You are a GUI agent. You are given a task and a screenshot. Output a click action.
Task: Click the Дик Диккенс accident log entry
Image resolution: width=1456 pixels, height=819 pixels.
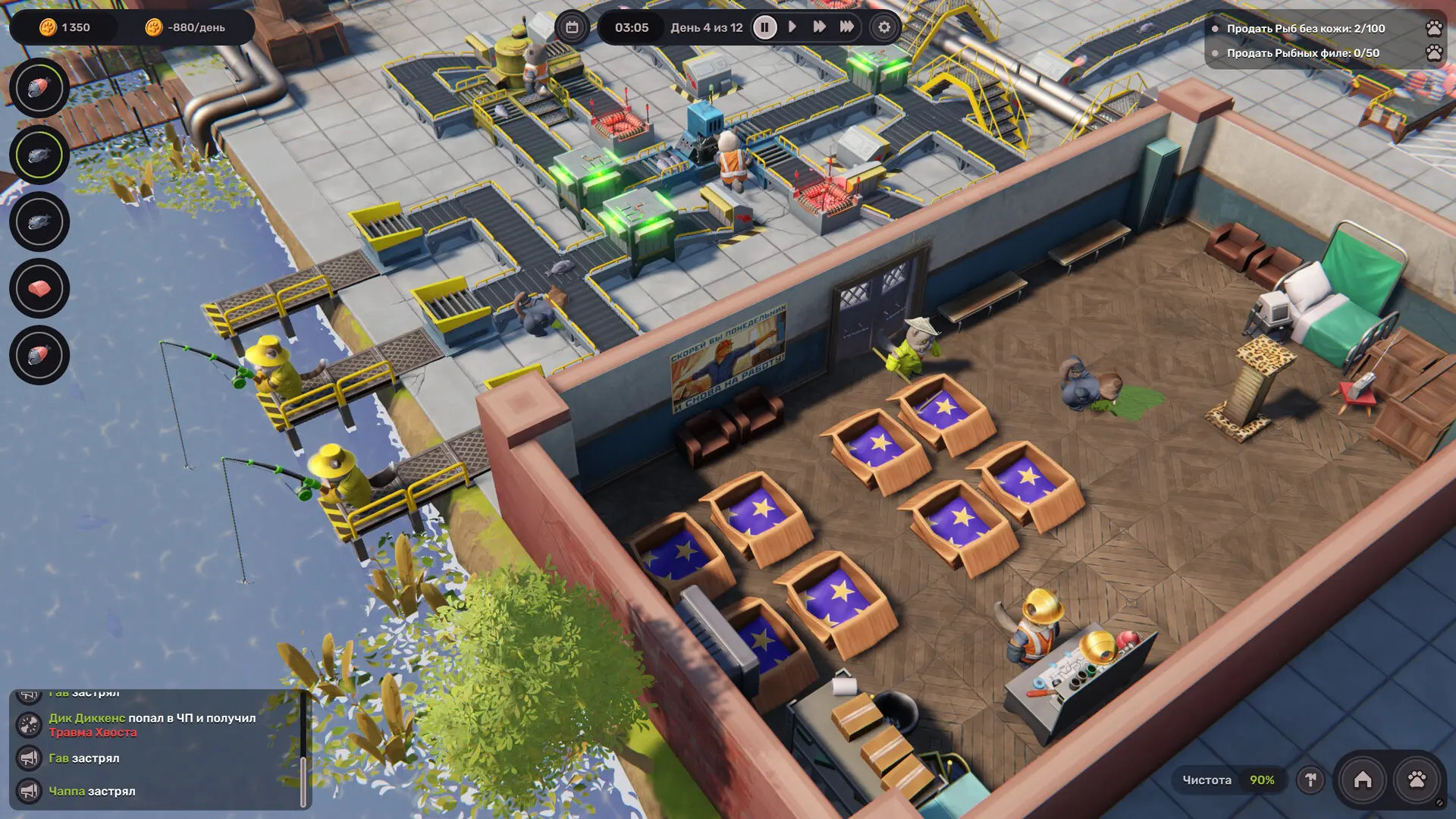tap(152, 725)
